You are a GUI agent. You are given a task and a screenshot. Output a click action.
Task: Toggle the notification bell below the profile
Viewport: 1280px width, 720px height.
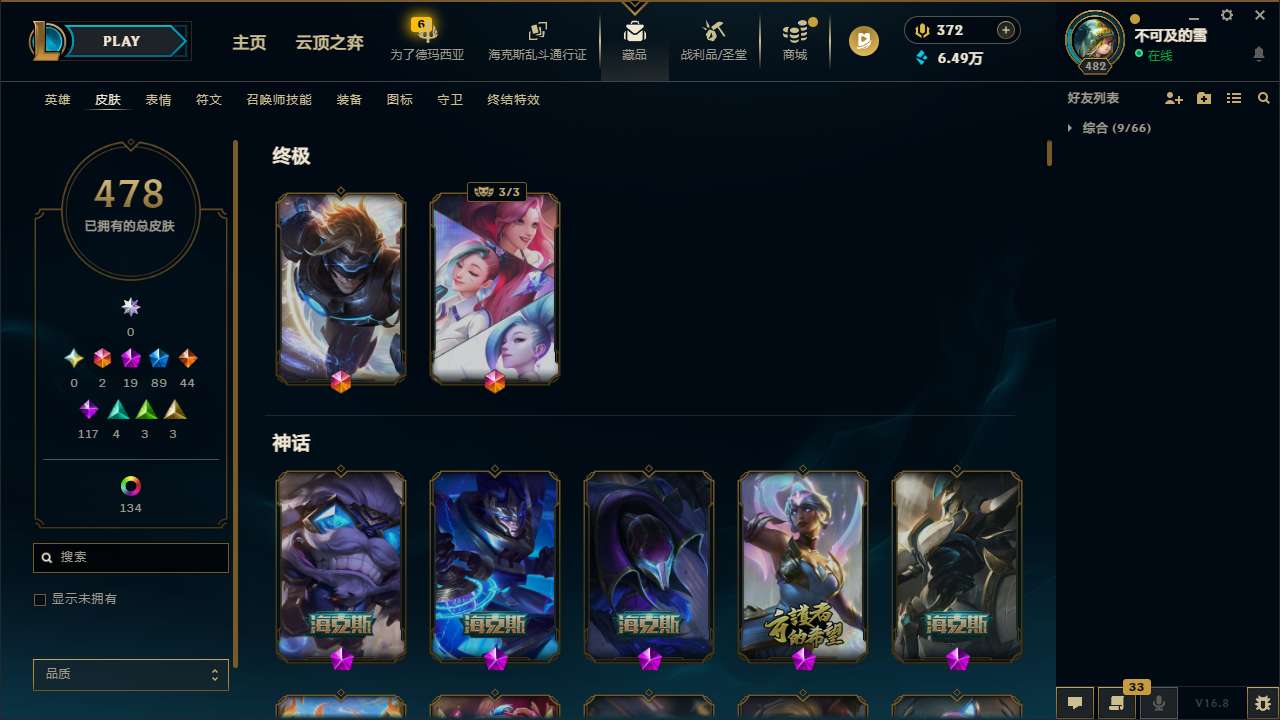coord(1258,53)
